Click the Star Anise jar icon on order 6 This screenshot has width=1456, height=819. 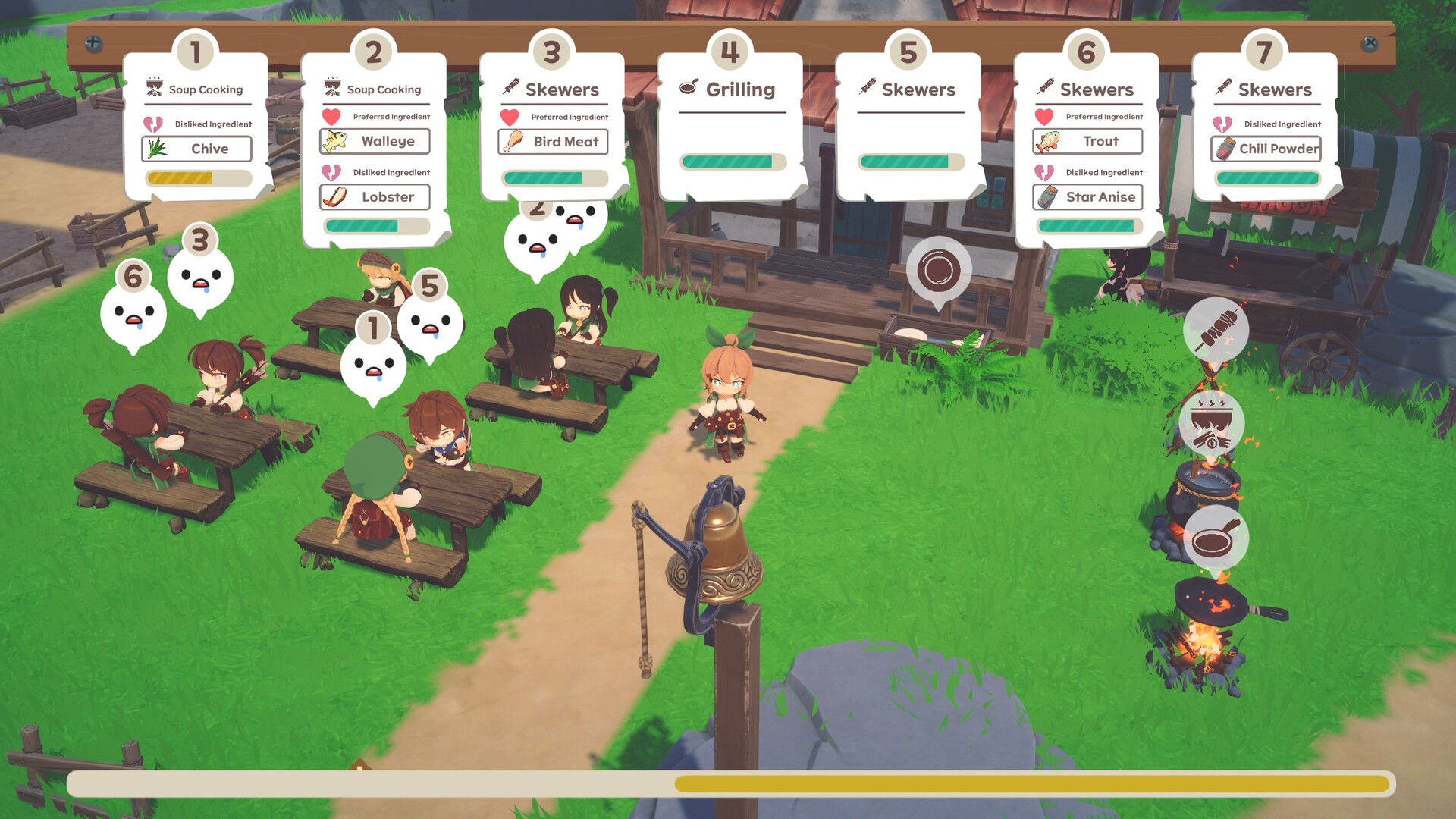click(x=1046, y=196)
